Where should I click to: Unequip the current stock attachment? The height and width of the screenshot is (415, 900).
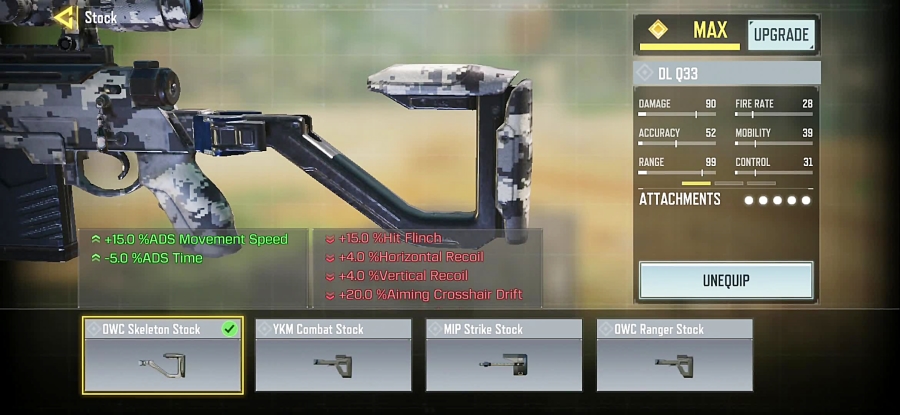click(x=725, y=280)
